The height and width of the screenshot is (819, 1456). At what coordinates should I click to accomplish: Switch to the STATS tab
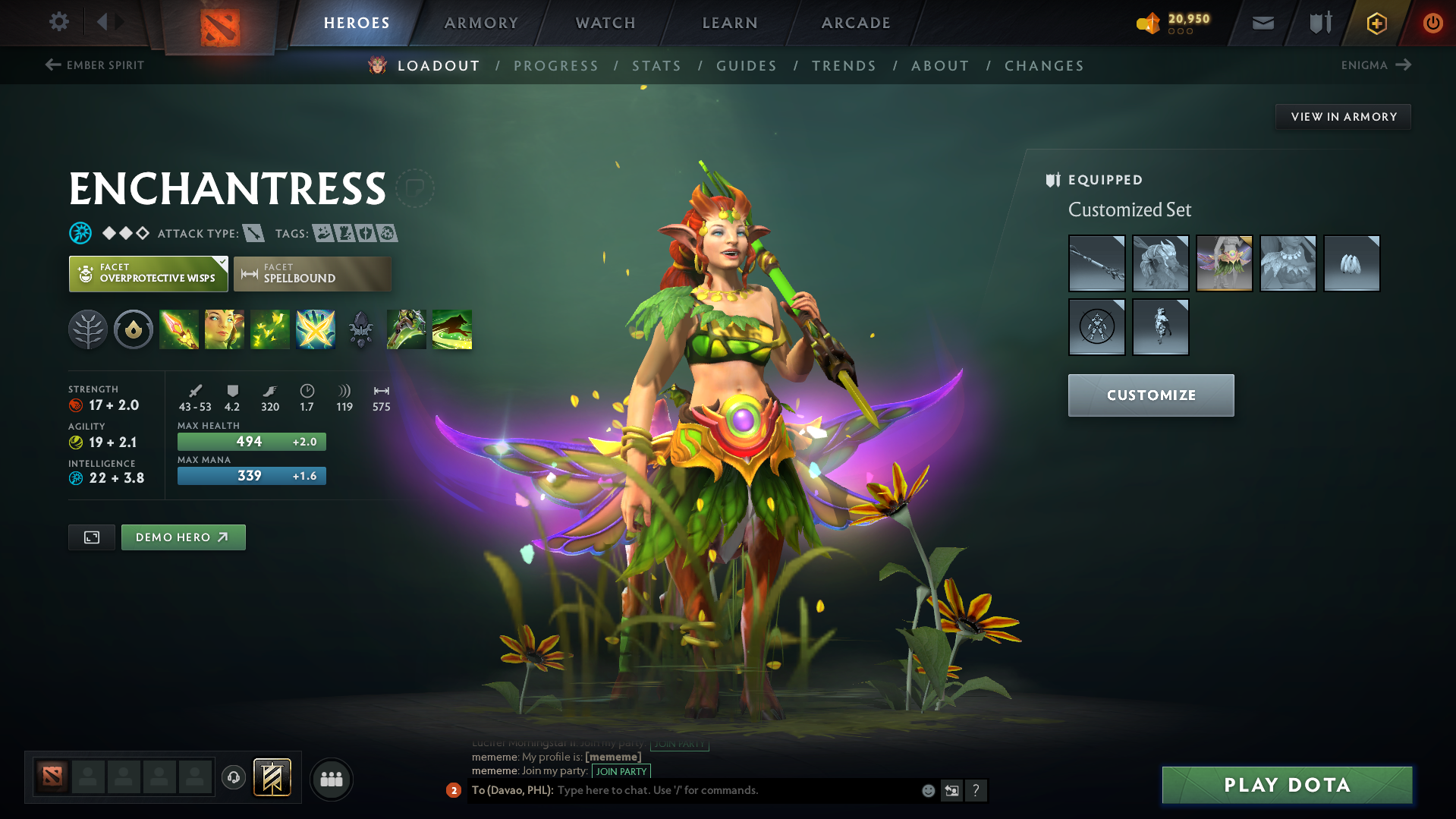click(x=656, y=66)
